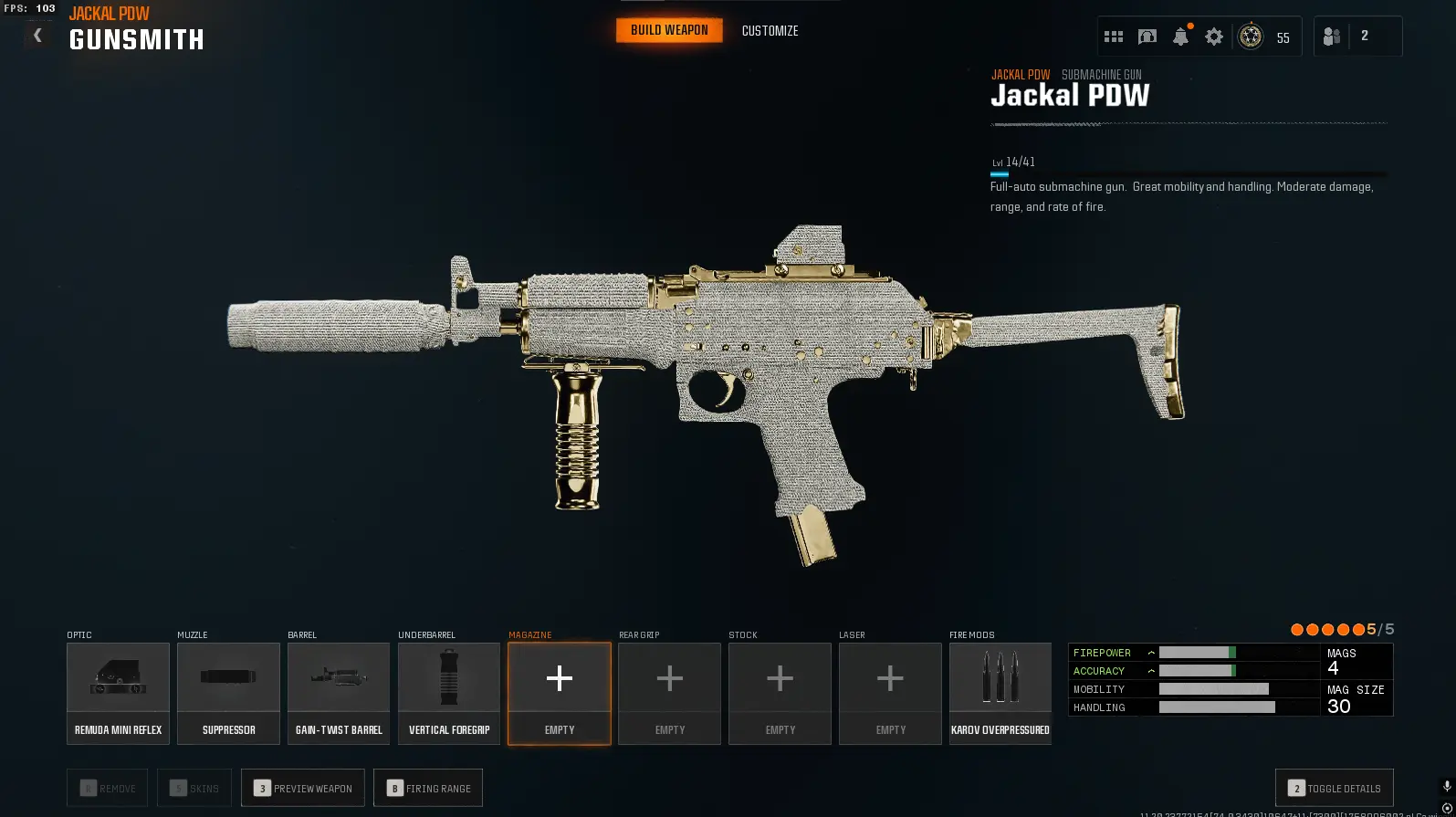Open settings with the gear icon
This screenshot has height=817, width=1456.
1214,37
